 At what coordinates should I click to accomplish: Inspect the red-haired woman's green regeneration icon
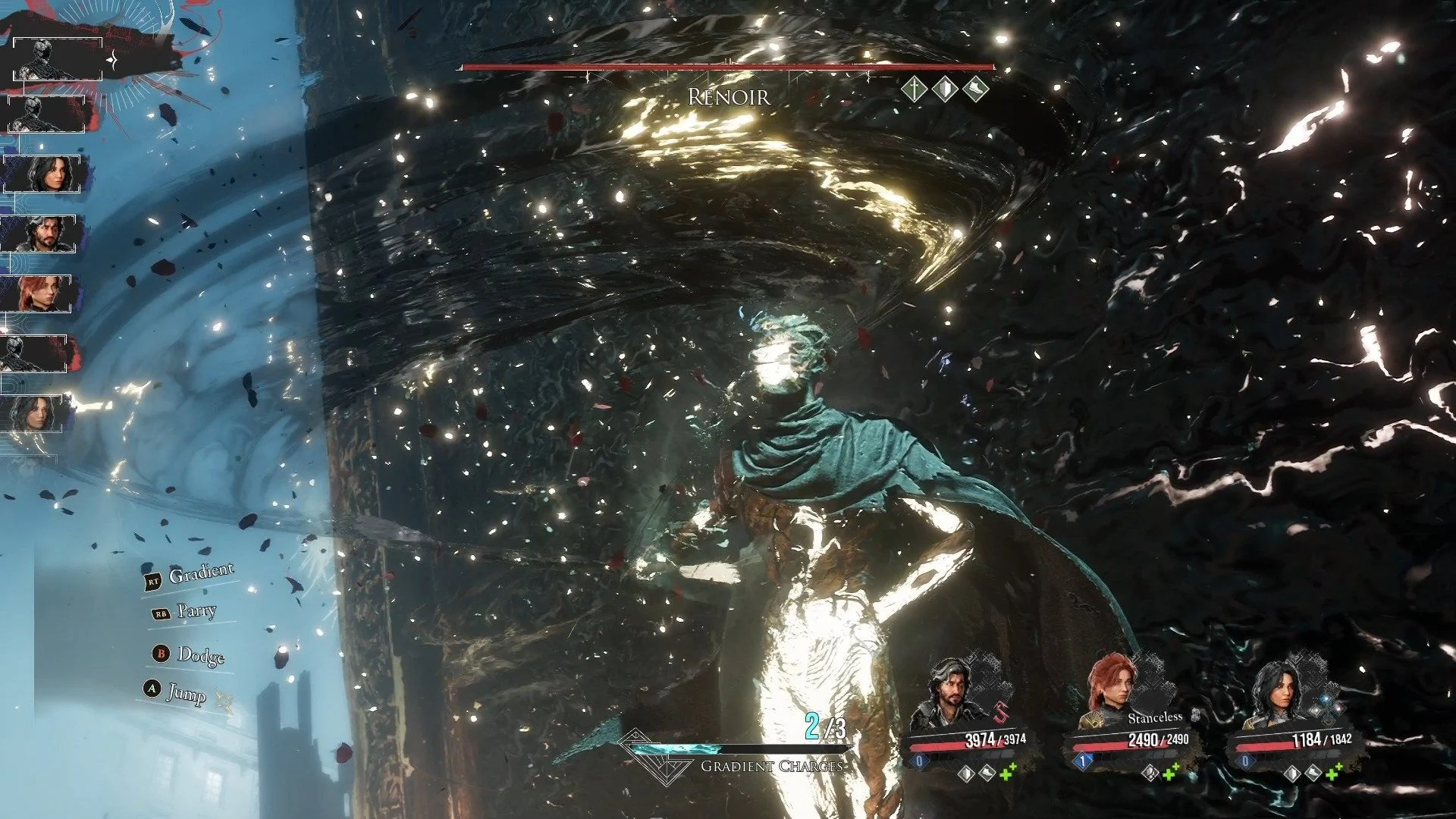[x=1170, y=773]
